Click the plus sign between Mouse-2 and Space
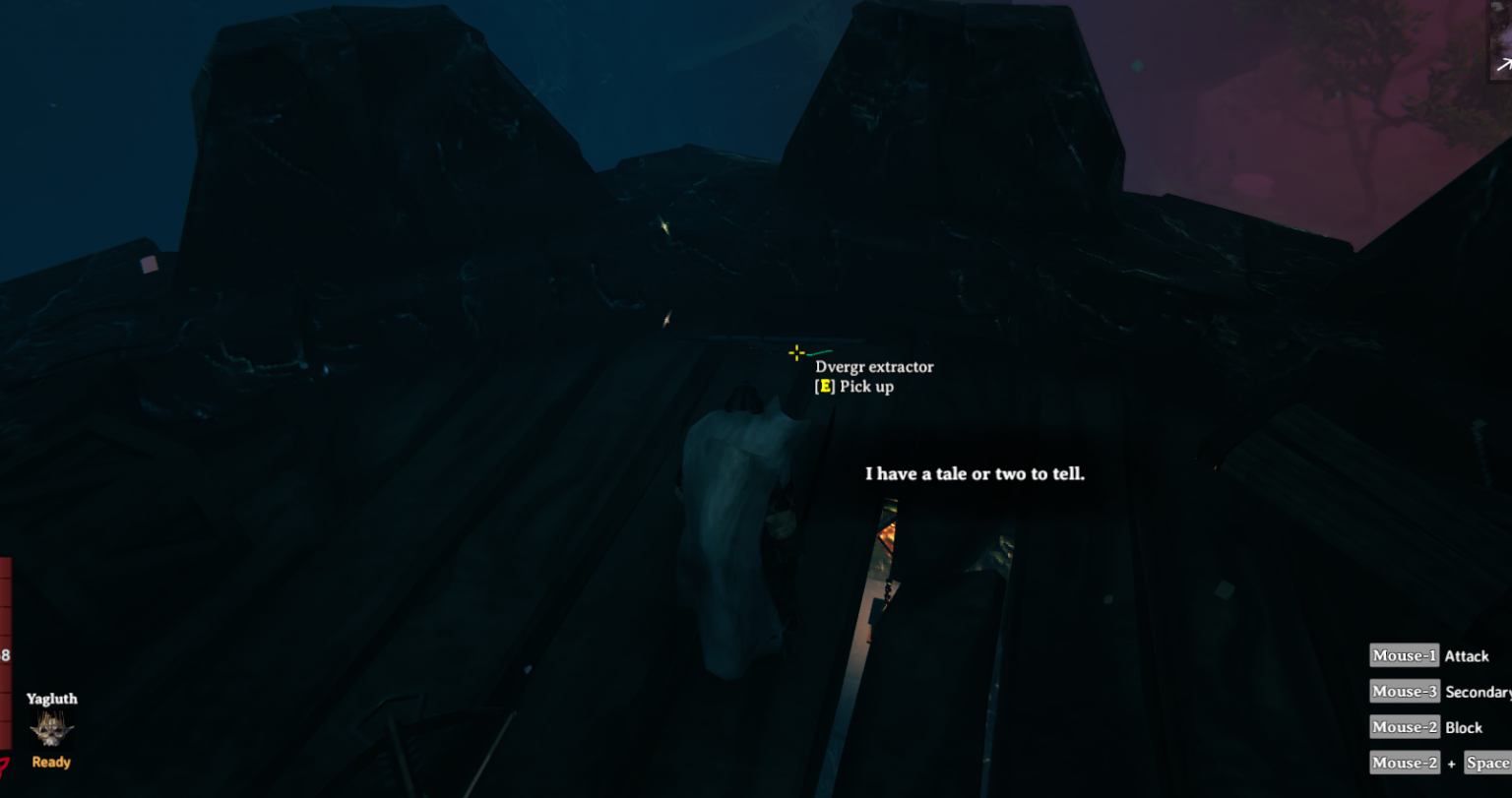Viewport: 1512px width, 798px height. click(1452, 763)
